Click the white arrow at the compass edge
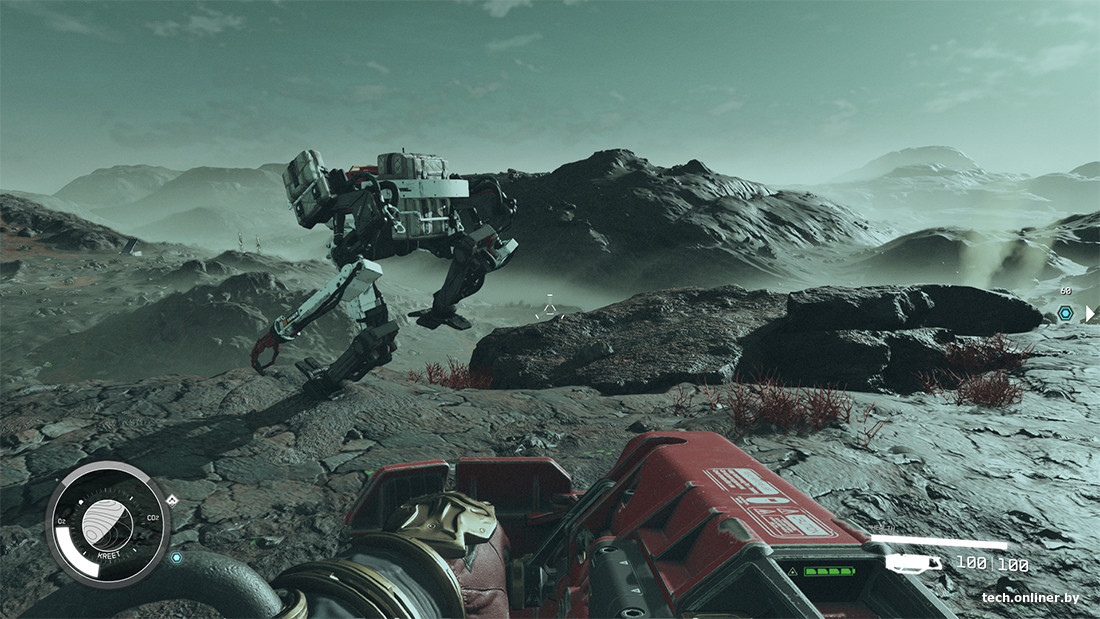 pyautogui.click(x=1090, y=314)
